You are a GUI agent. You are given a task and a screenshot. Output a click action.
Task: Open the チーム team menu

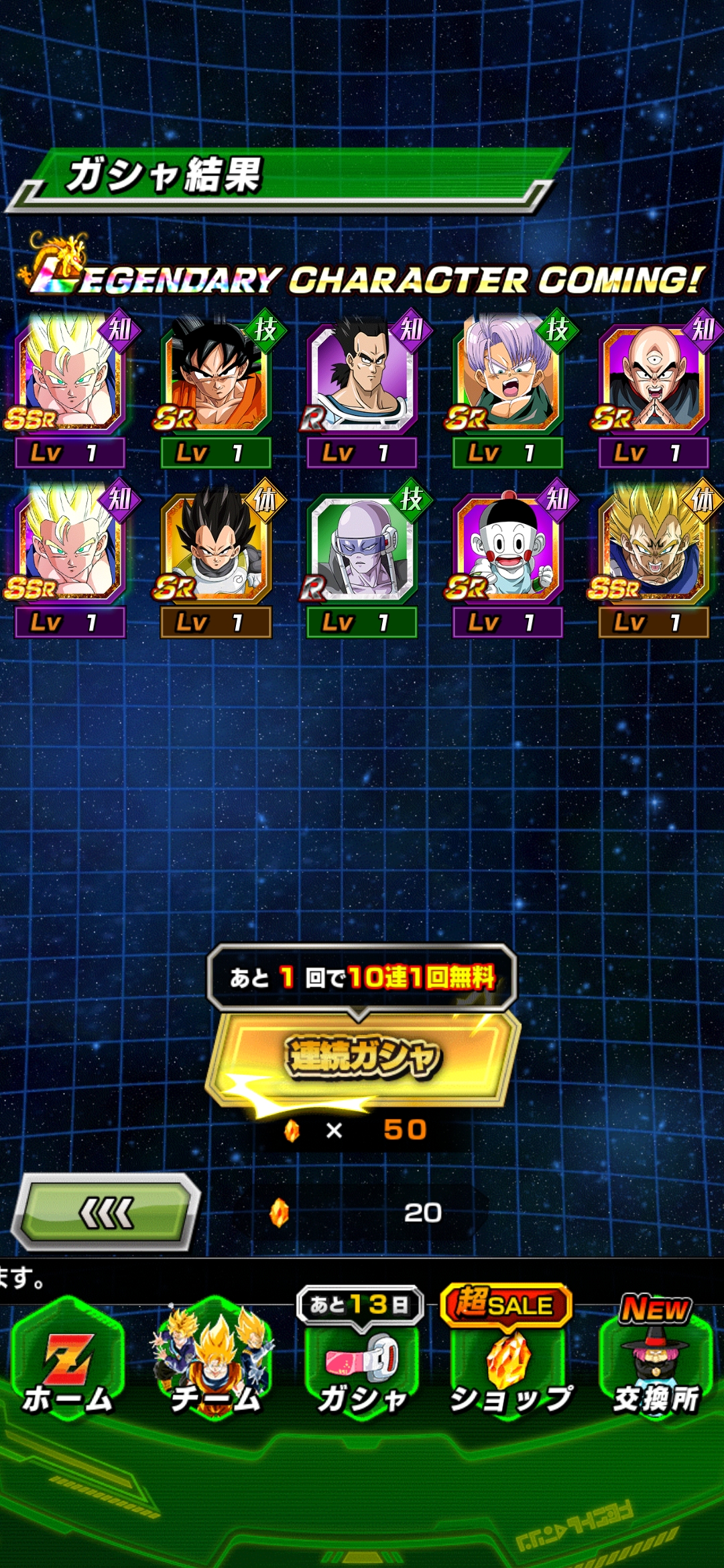(215, 1360)
